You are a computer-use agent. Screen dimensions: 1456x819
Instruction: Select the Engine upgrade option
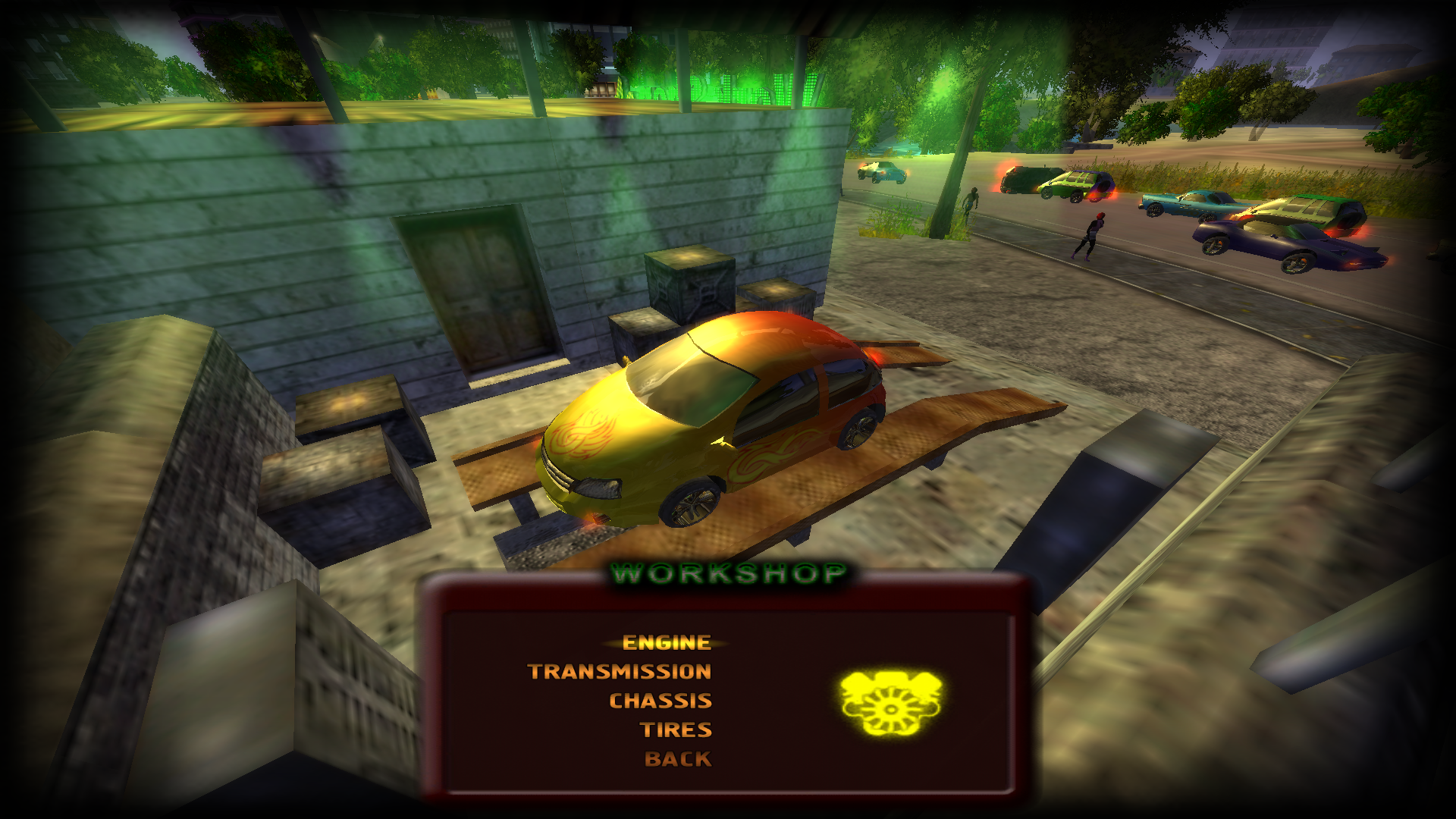tap(666, 643)
